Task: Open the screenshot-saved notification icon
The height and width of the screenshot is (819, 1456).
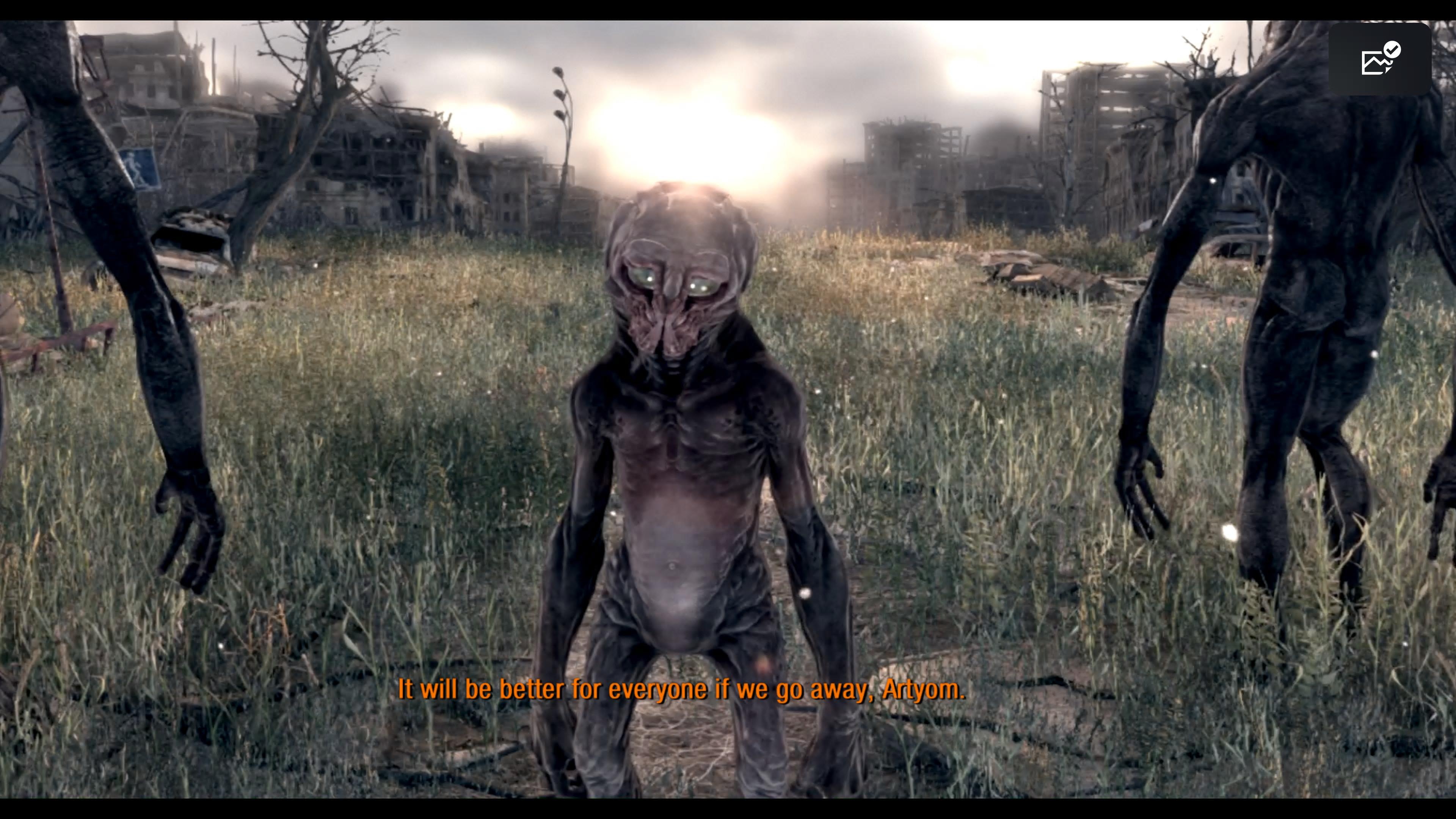Action: click(1380, 60)
